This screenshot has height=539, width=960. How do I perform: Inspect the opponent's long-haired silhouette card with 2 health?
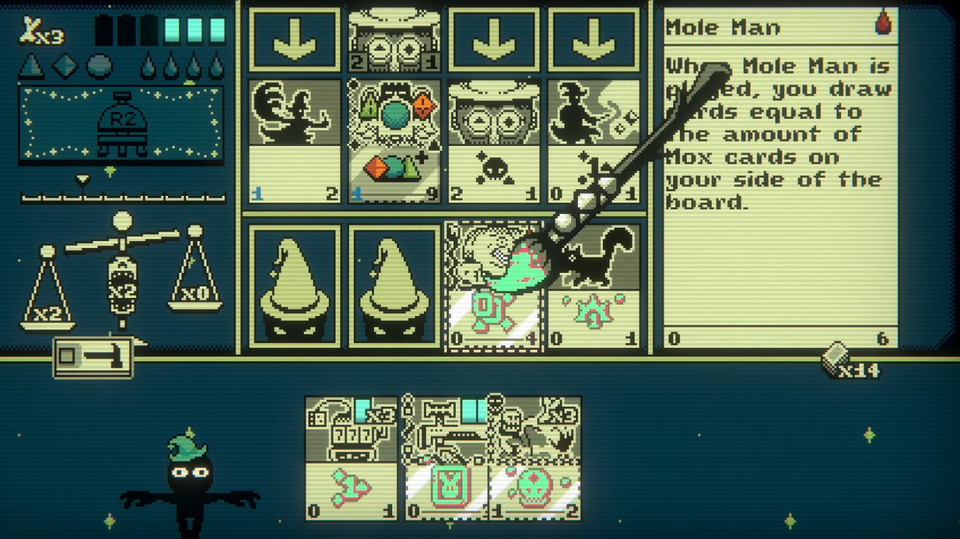click(294, 142)
